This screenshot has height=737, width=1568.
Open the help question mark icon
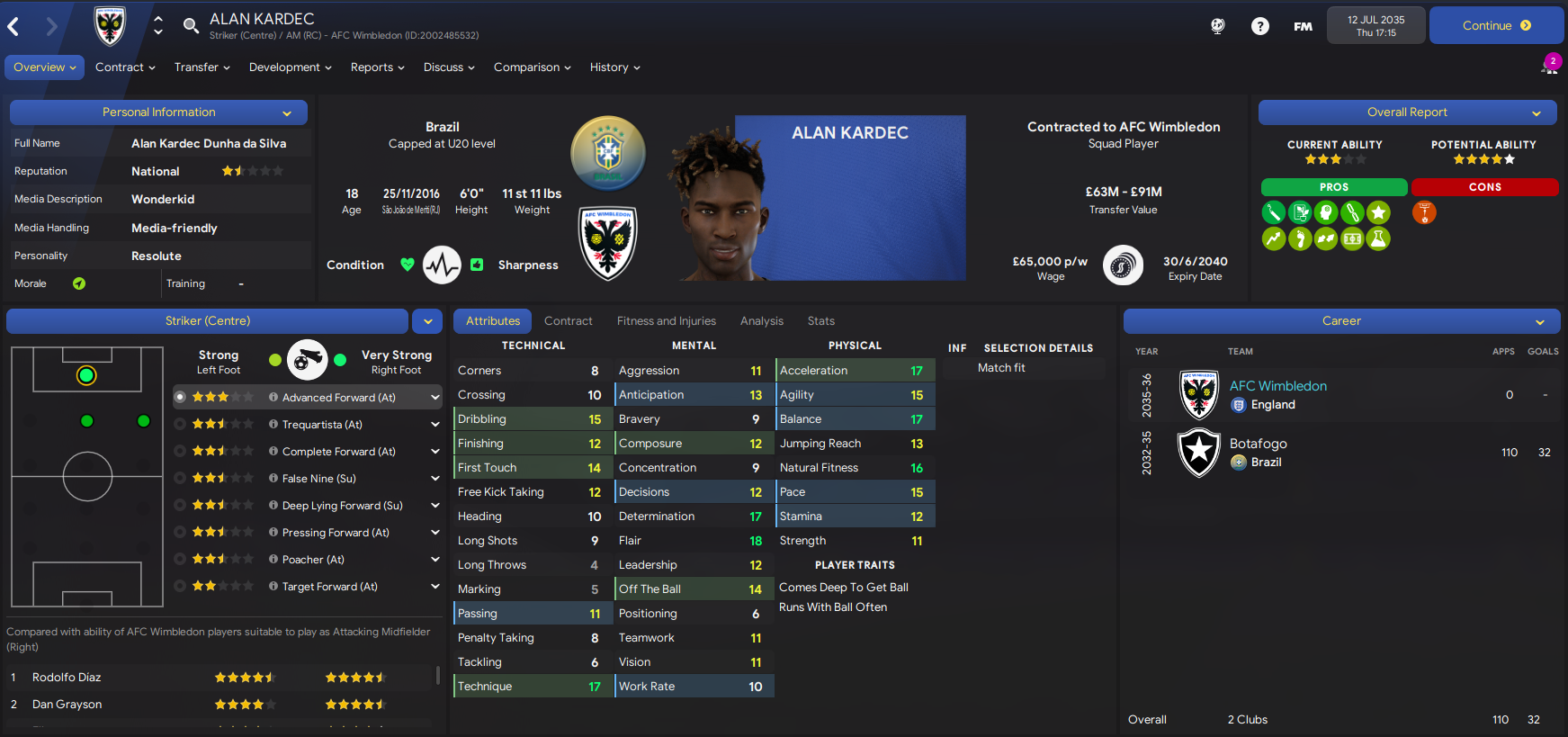(x=1259, y=26)
